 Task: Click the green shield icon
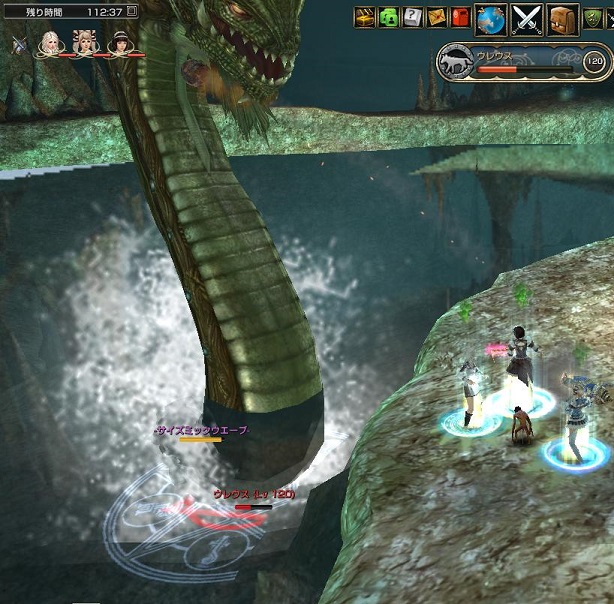click(x=594, y=17)
